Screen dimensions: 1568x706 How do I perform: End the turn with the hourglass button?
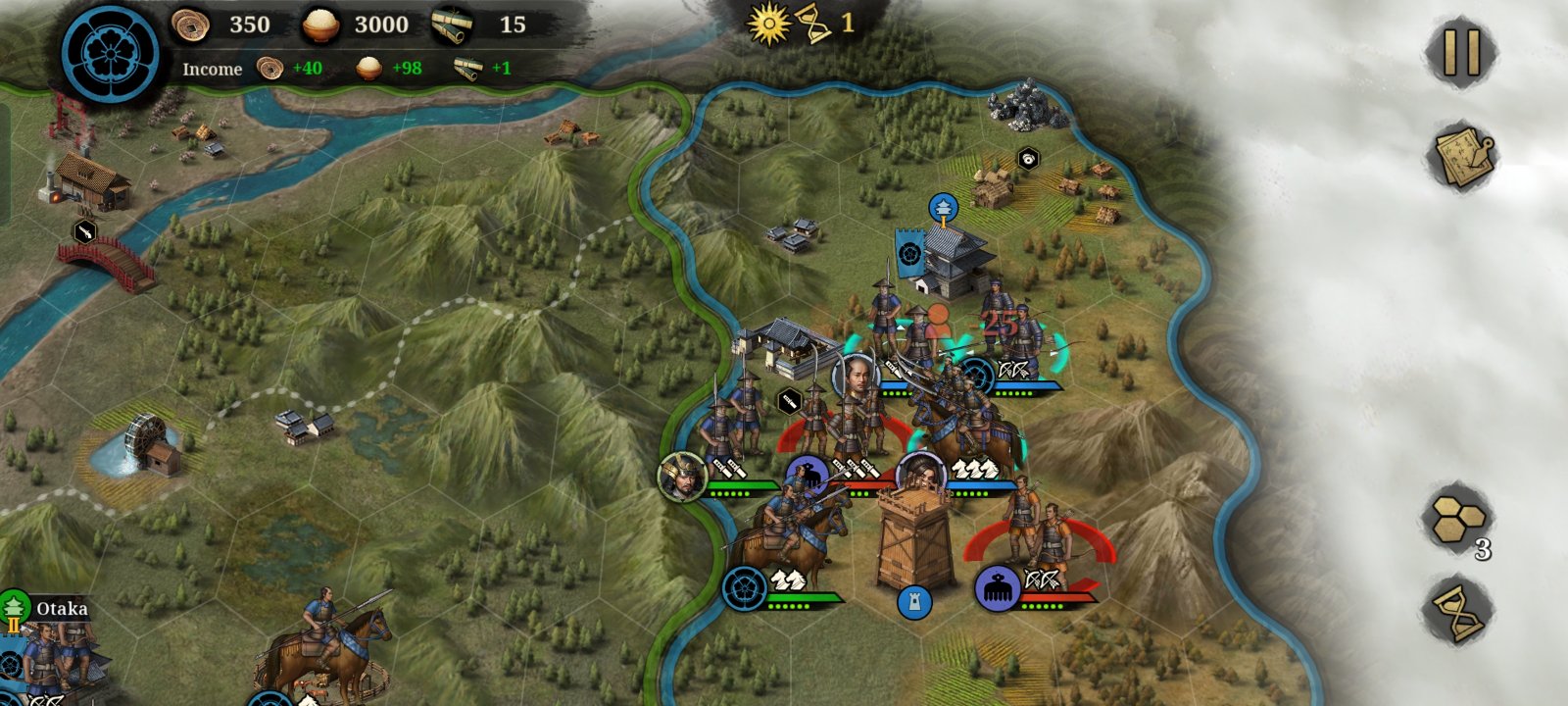click(1459, 611)
